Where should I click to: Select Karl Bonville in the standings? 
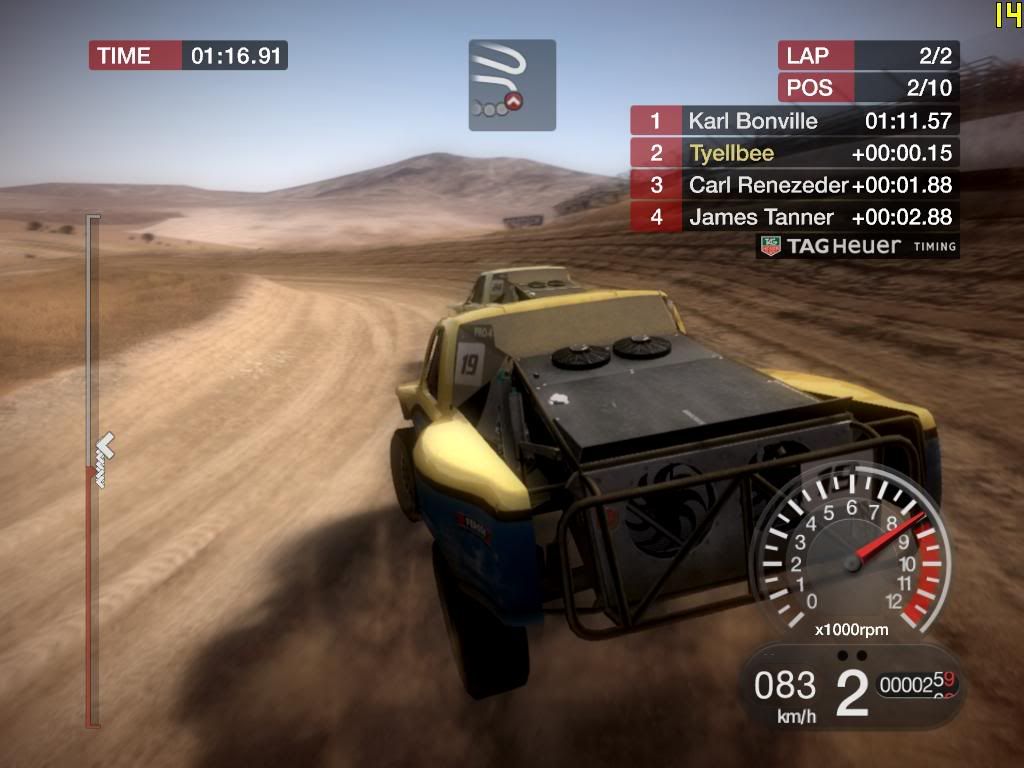tap(794, 121)
